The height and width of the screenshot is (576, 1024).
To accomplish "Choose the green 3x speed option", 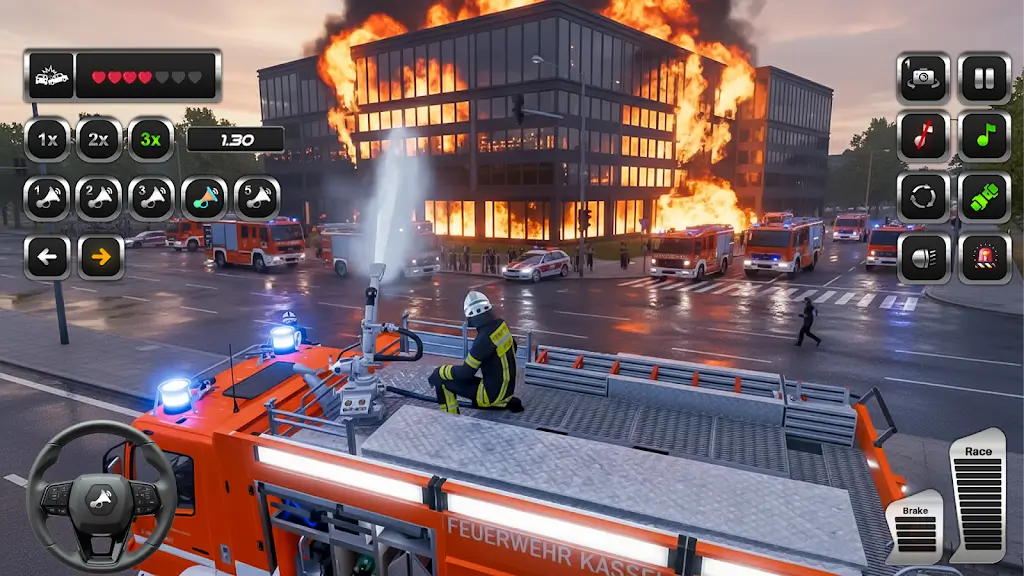I will coord(151,139).
